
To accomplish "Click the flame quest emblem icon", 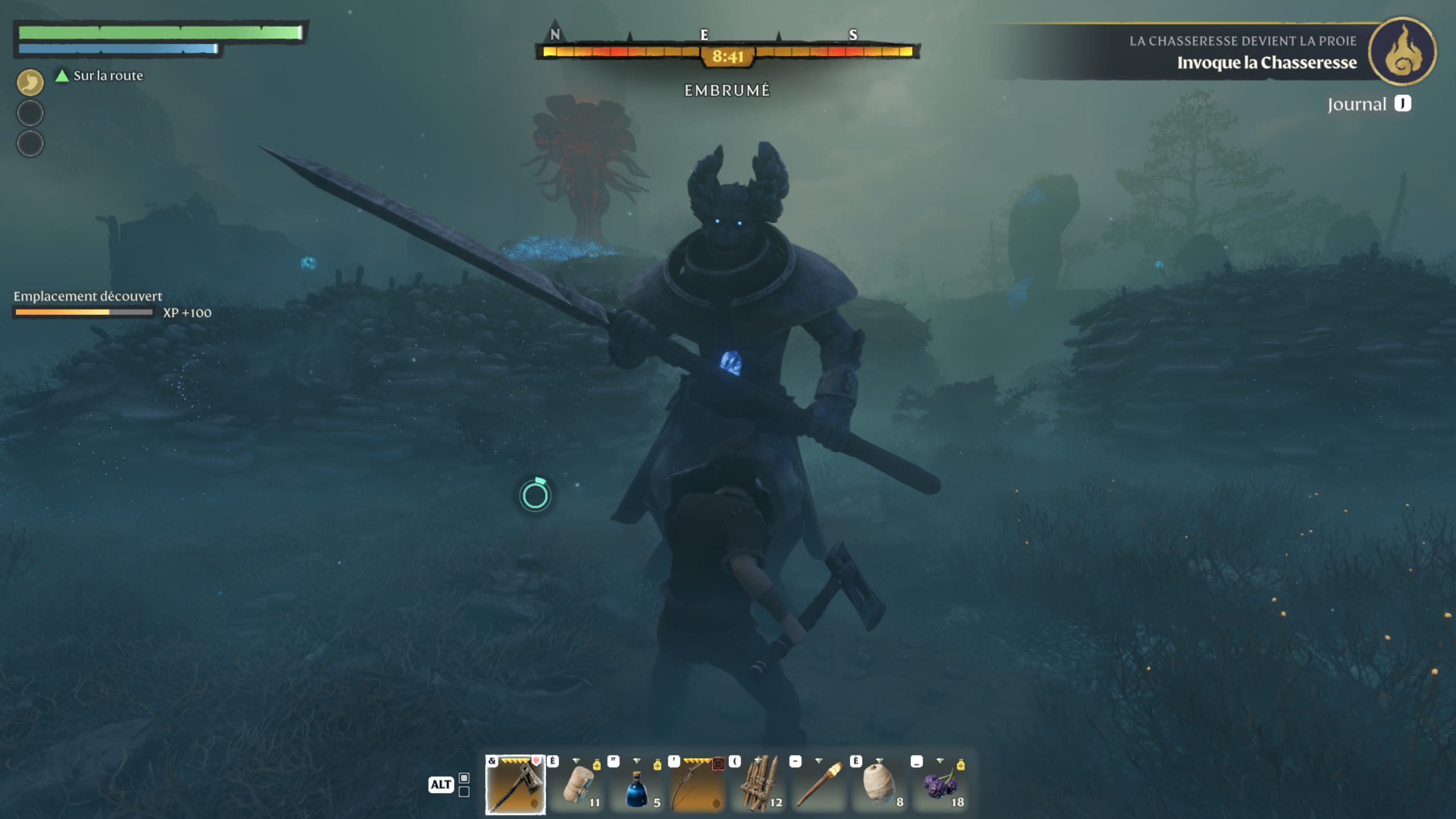I will (1403, 52).
